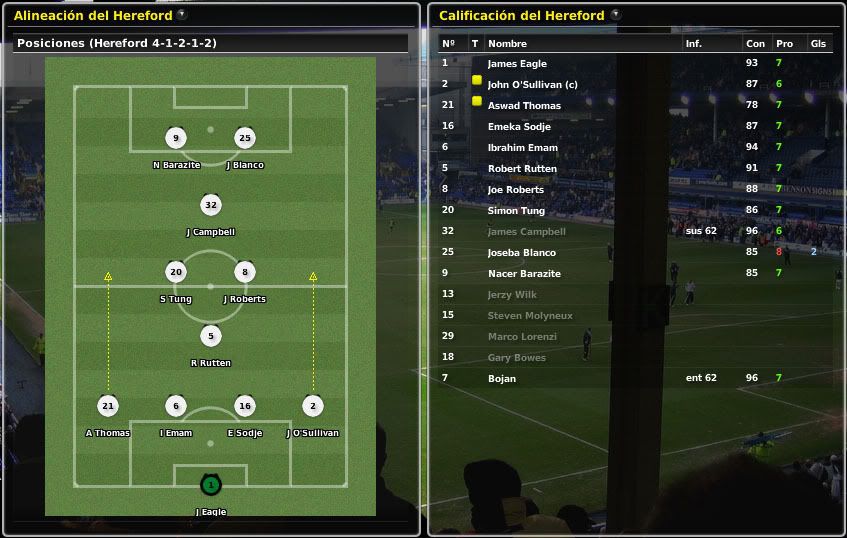847x538 pixels.
Task: Select N Barazite's number 9 pitch marker
Action: tap(176, 138)
